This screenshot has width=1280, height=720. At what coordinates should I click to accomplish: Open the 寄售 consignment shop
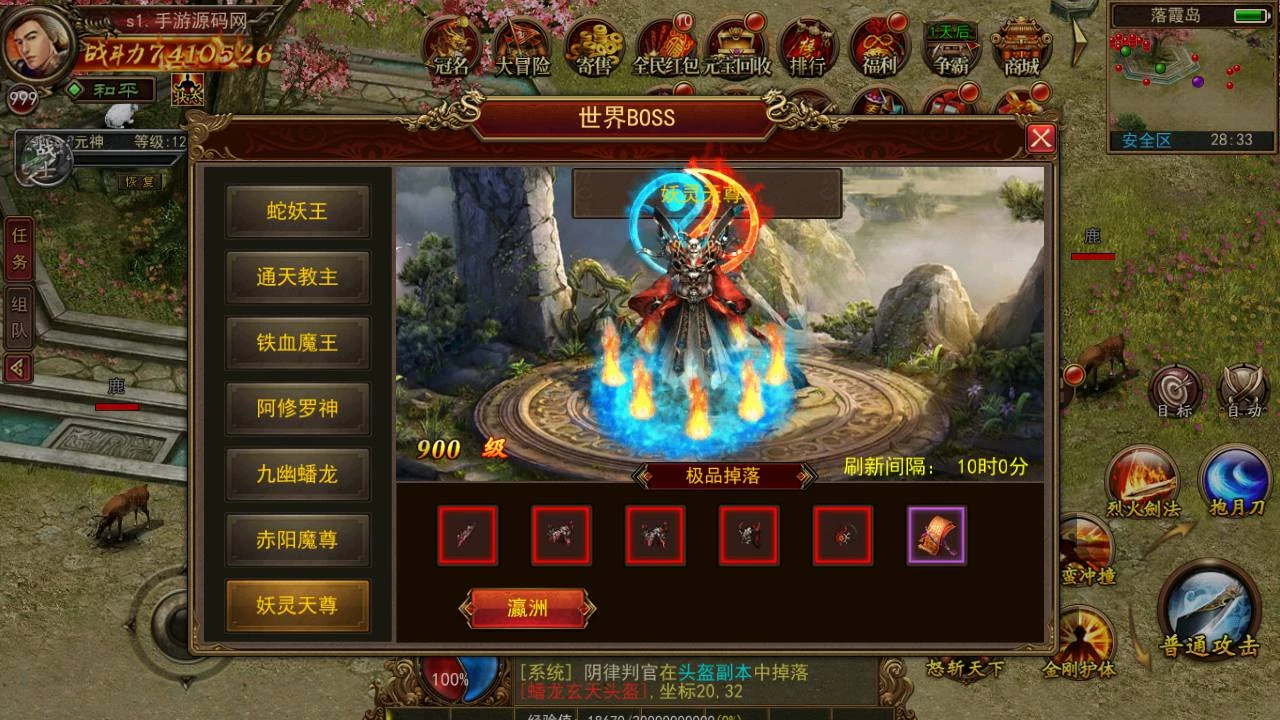[594, 47]
